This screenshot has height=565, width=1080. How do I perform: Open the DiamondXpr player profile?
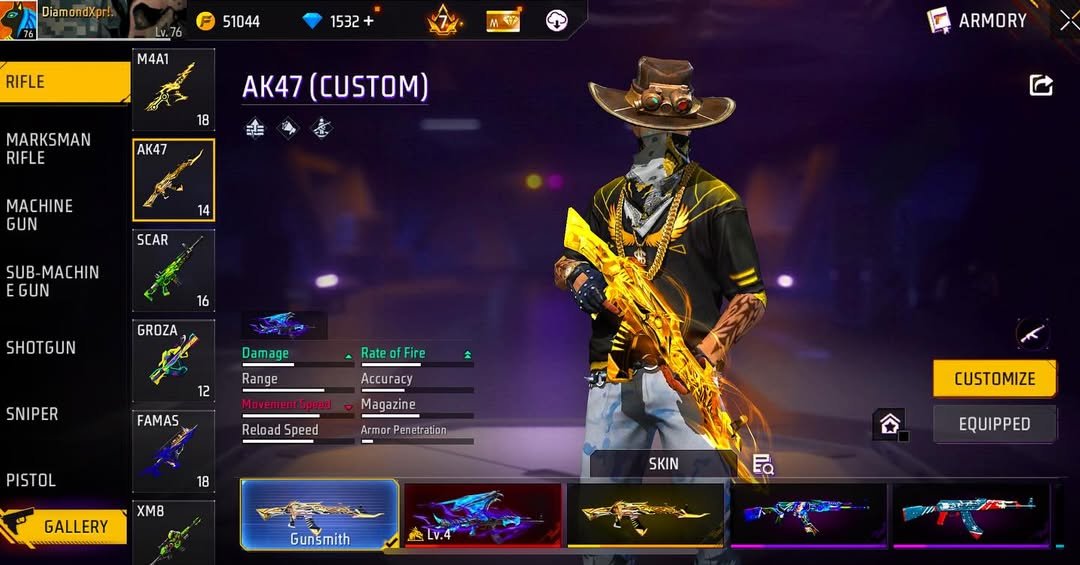pos(70,20)
